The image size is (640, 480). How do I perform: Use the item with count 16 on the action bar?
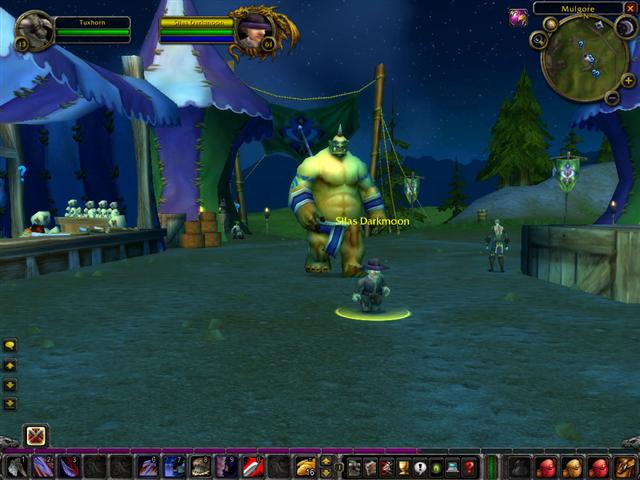(x=305, y=467)
